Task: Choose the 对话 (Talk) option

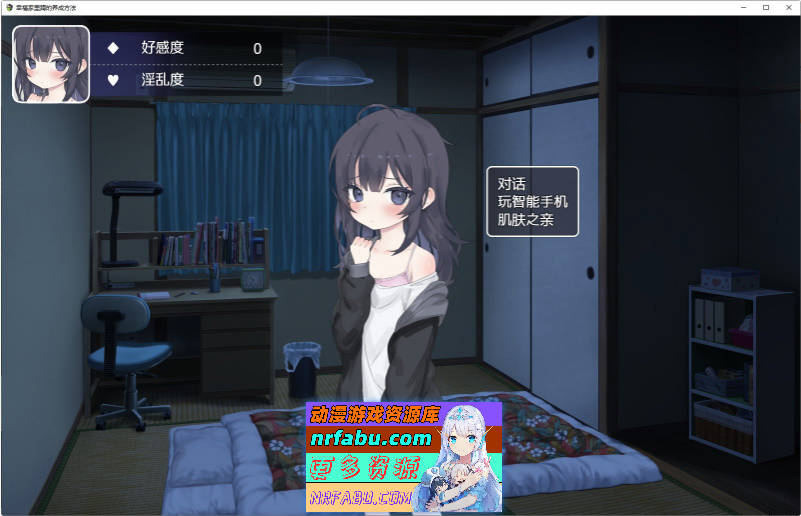Action: coord(512,184)
